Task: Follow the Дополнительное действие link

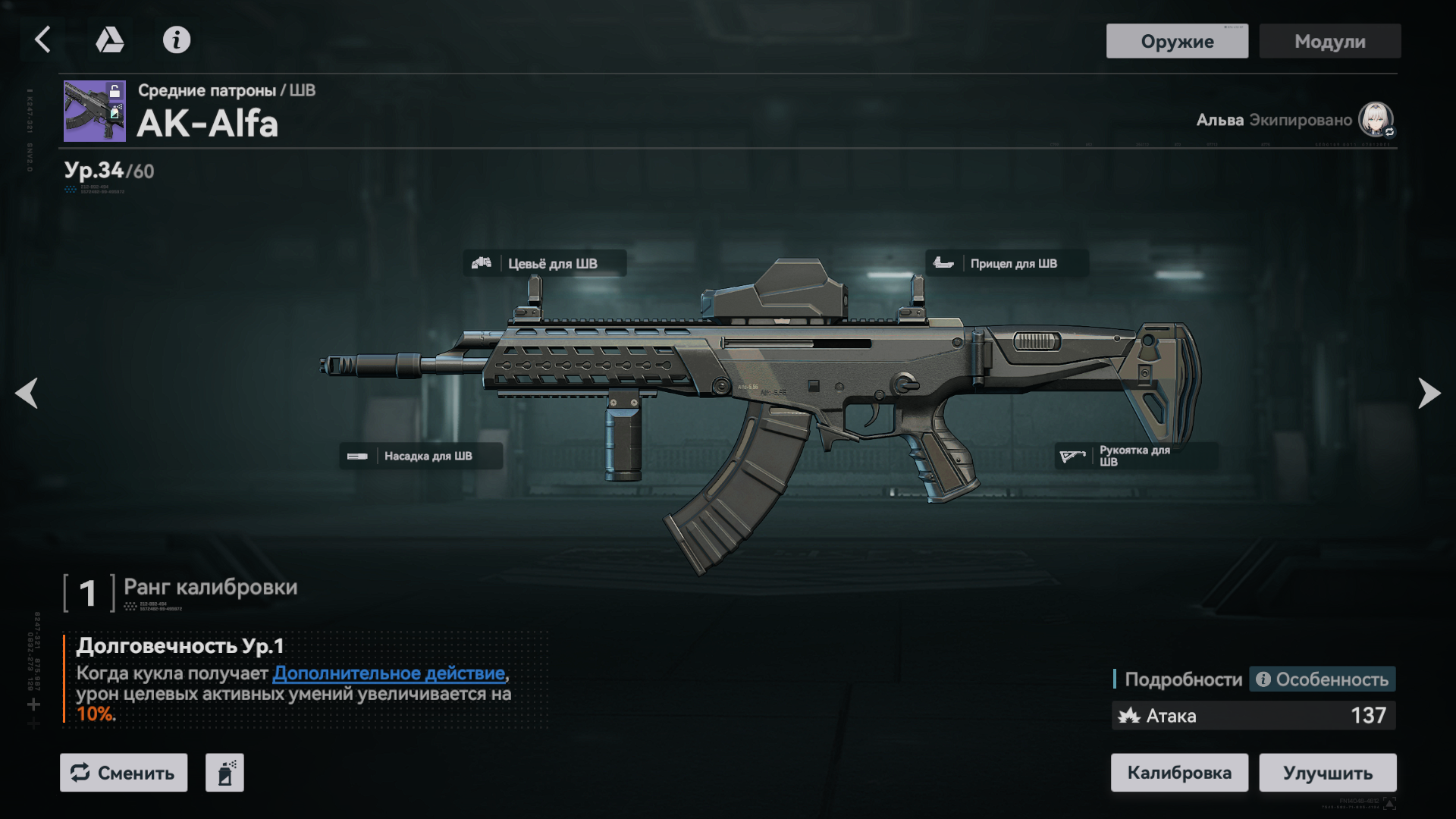Action: [389, 673]
